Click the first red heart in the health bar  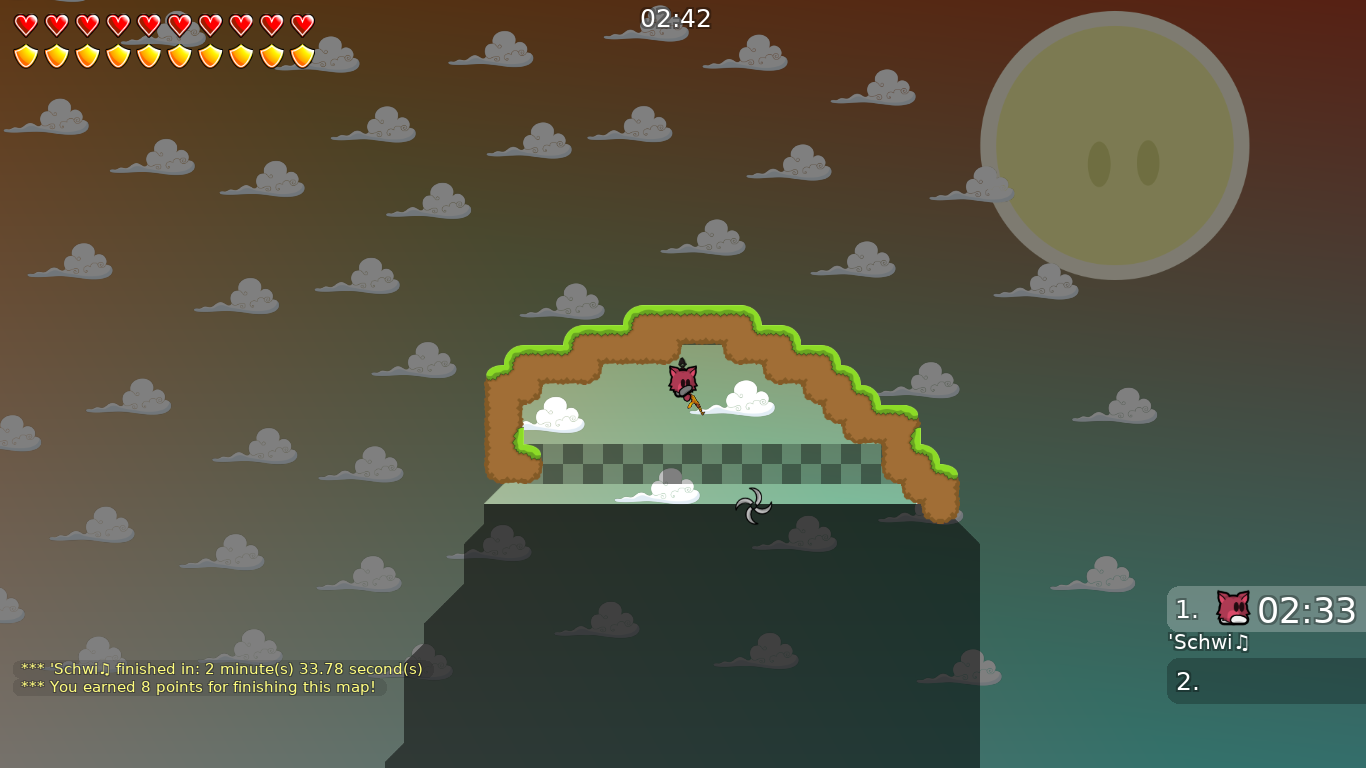pyautogui.click(x=25, y=23)
